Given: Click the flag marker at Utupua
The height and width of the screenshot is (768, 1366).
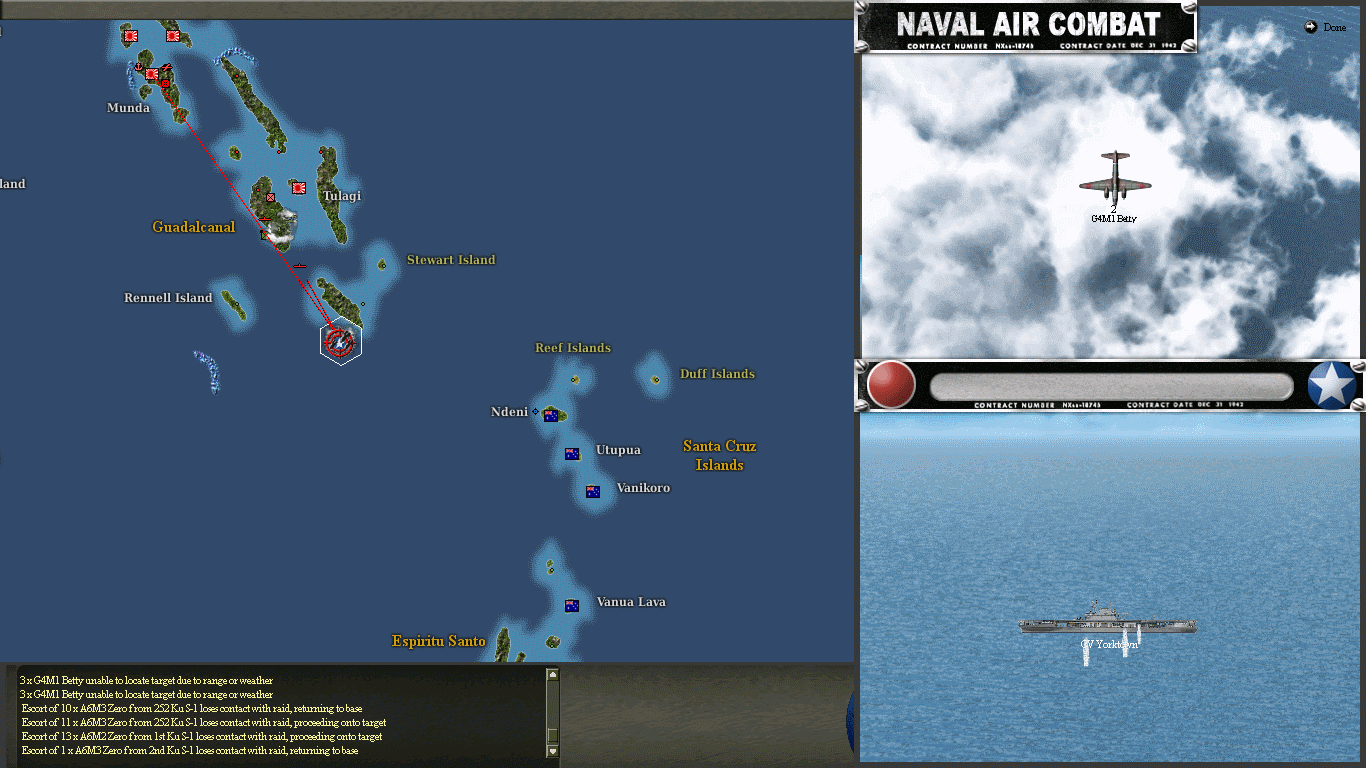Looking at the screenshot, I should 571,453.
